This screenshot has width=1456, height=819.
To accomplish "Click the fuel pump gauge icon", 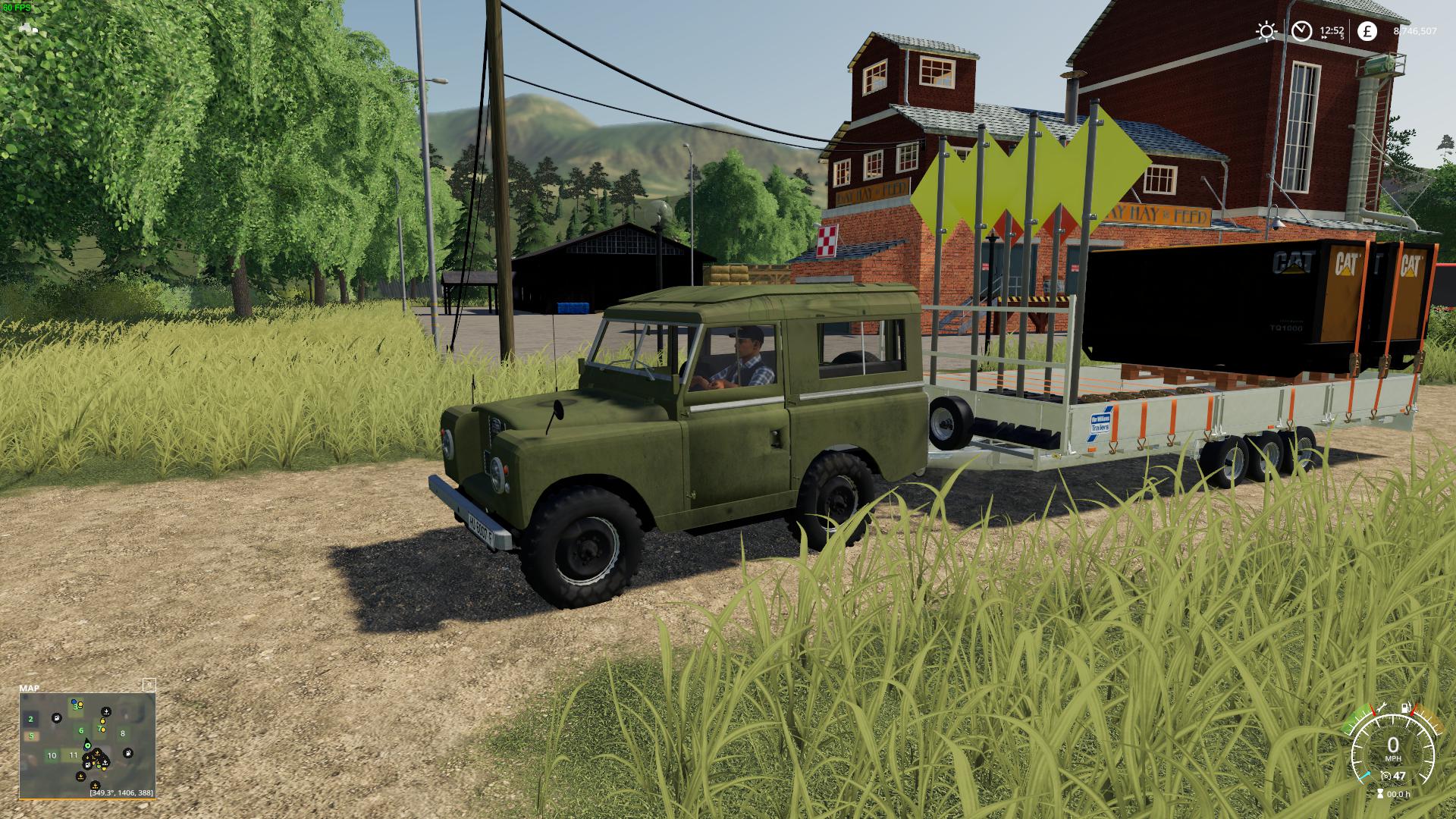I will click(x=1407, y=708).
